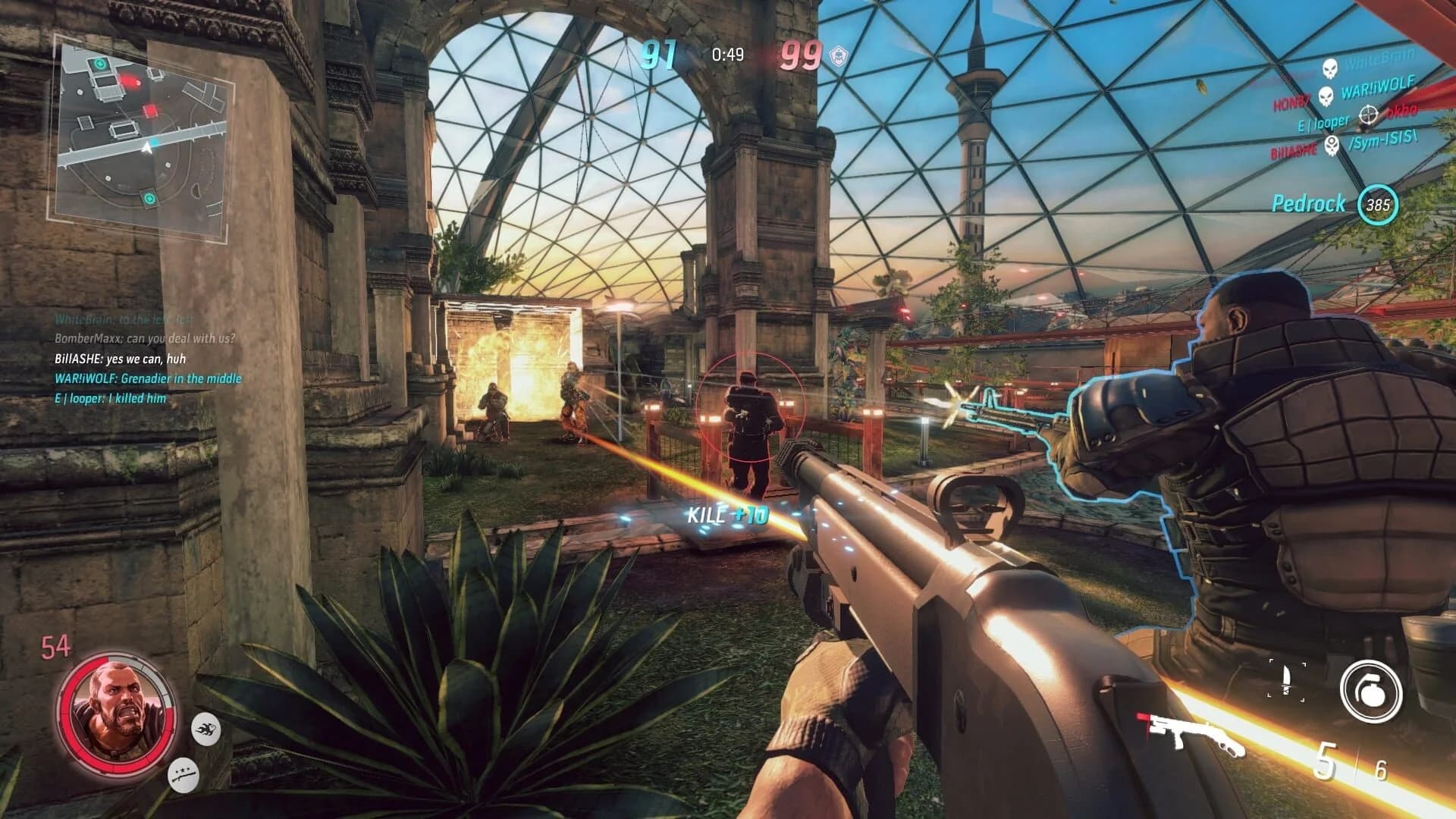Select the rifle perk icon below the boost
This screenshot has width=1456, height=819.
tap(184, 775)
